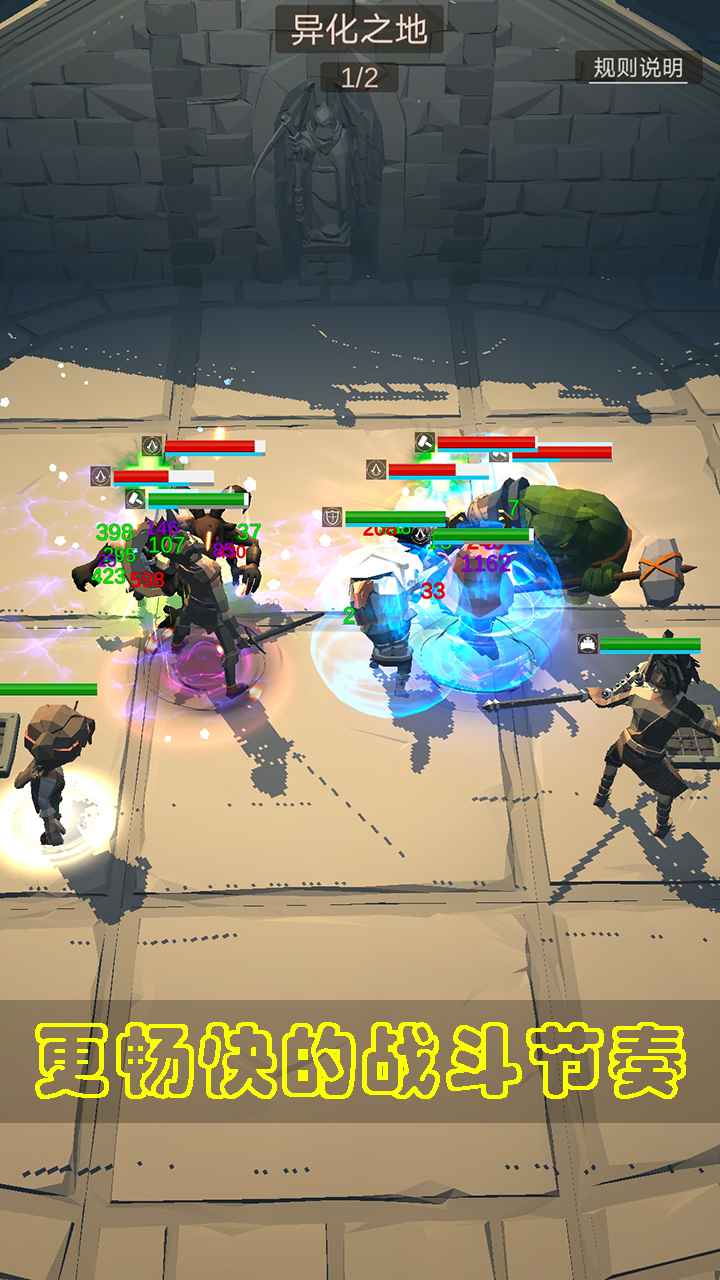Open the 规则说明 rules explanation
This screenshot has height=1280, width=720.
(x=637, y=68)
